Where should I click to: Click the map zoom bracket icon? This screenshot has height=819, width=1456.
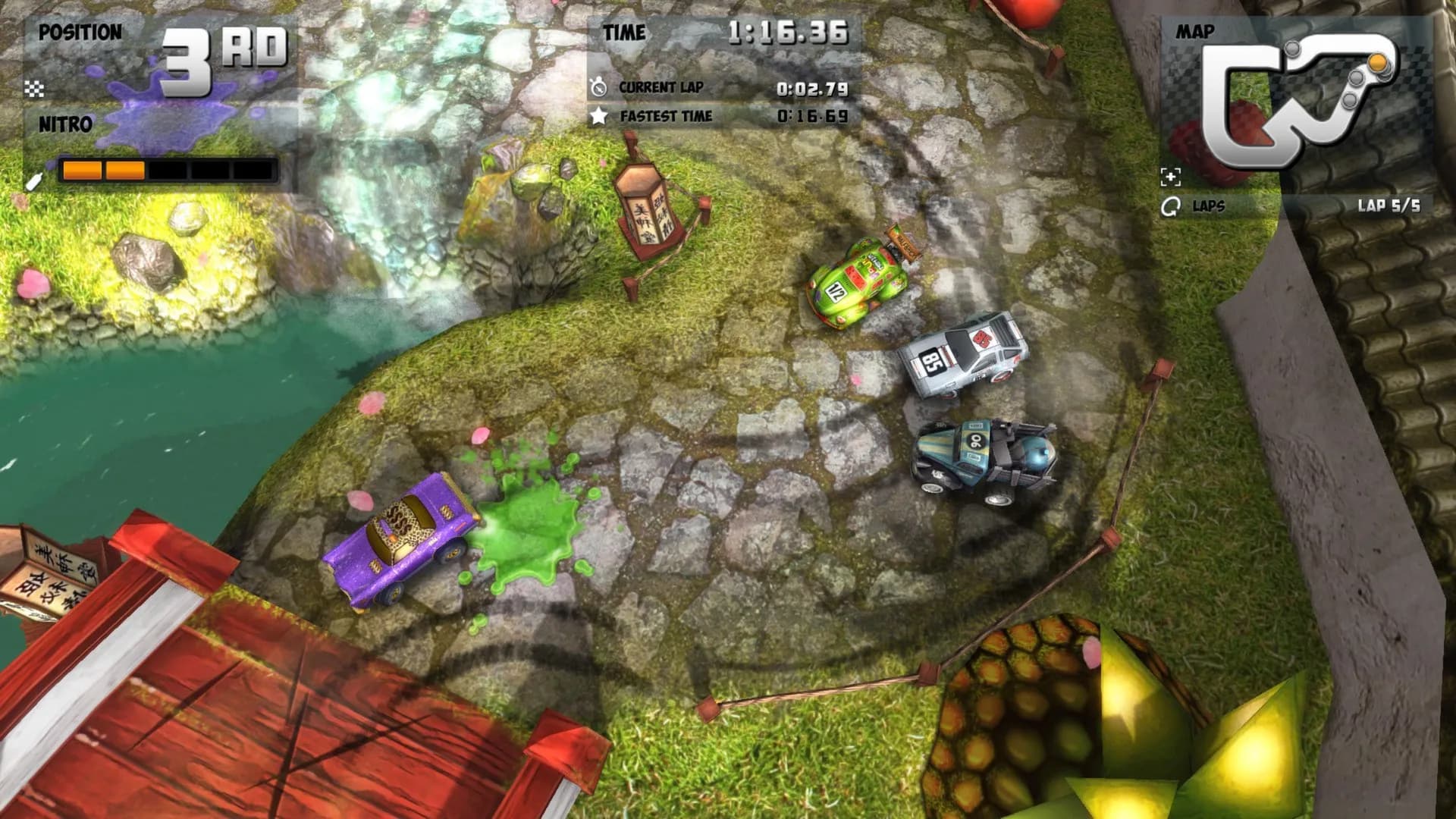1170,177
